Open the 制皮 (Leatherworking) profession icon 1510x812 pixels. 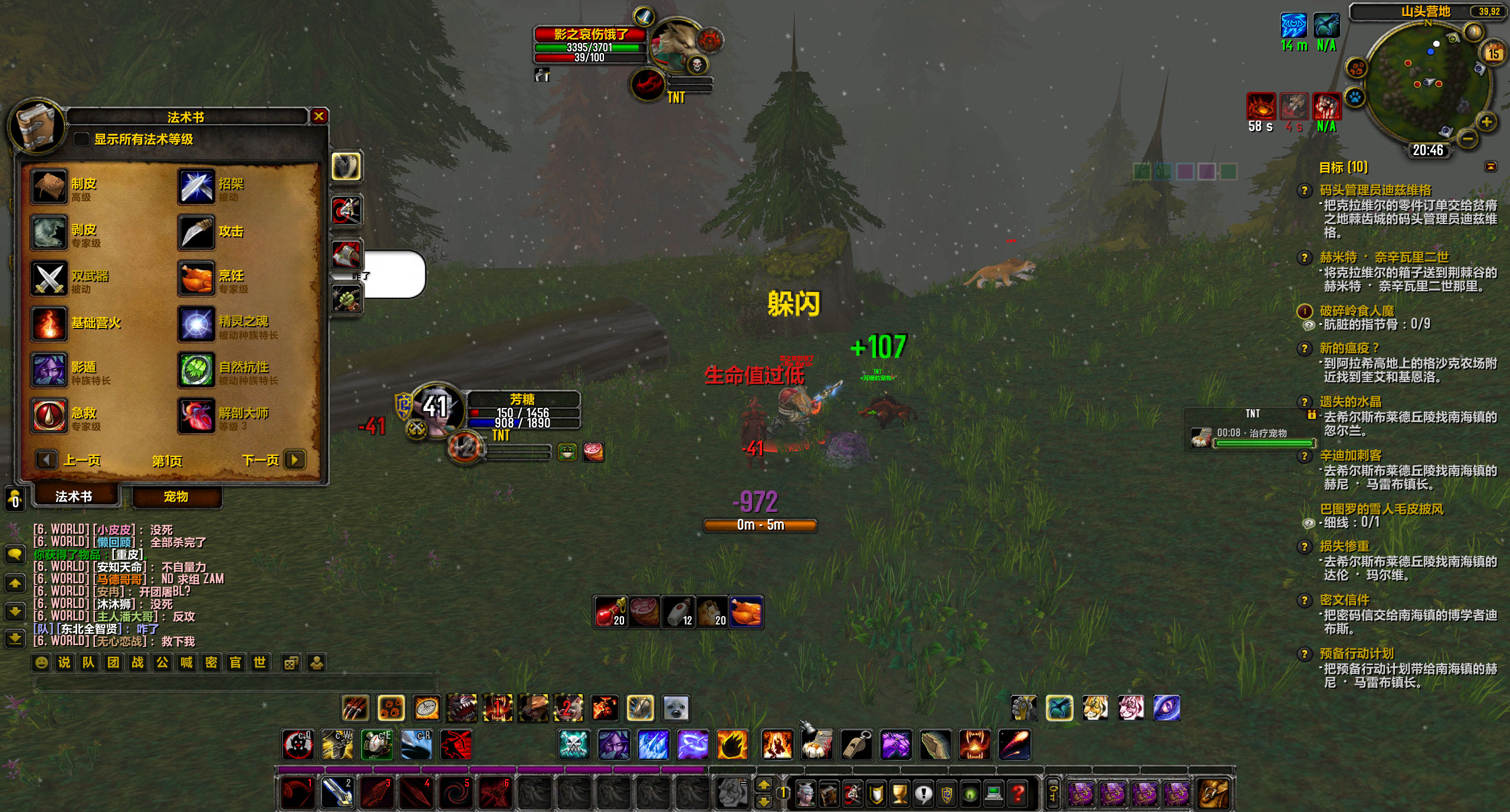(50, 188)
